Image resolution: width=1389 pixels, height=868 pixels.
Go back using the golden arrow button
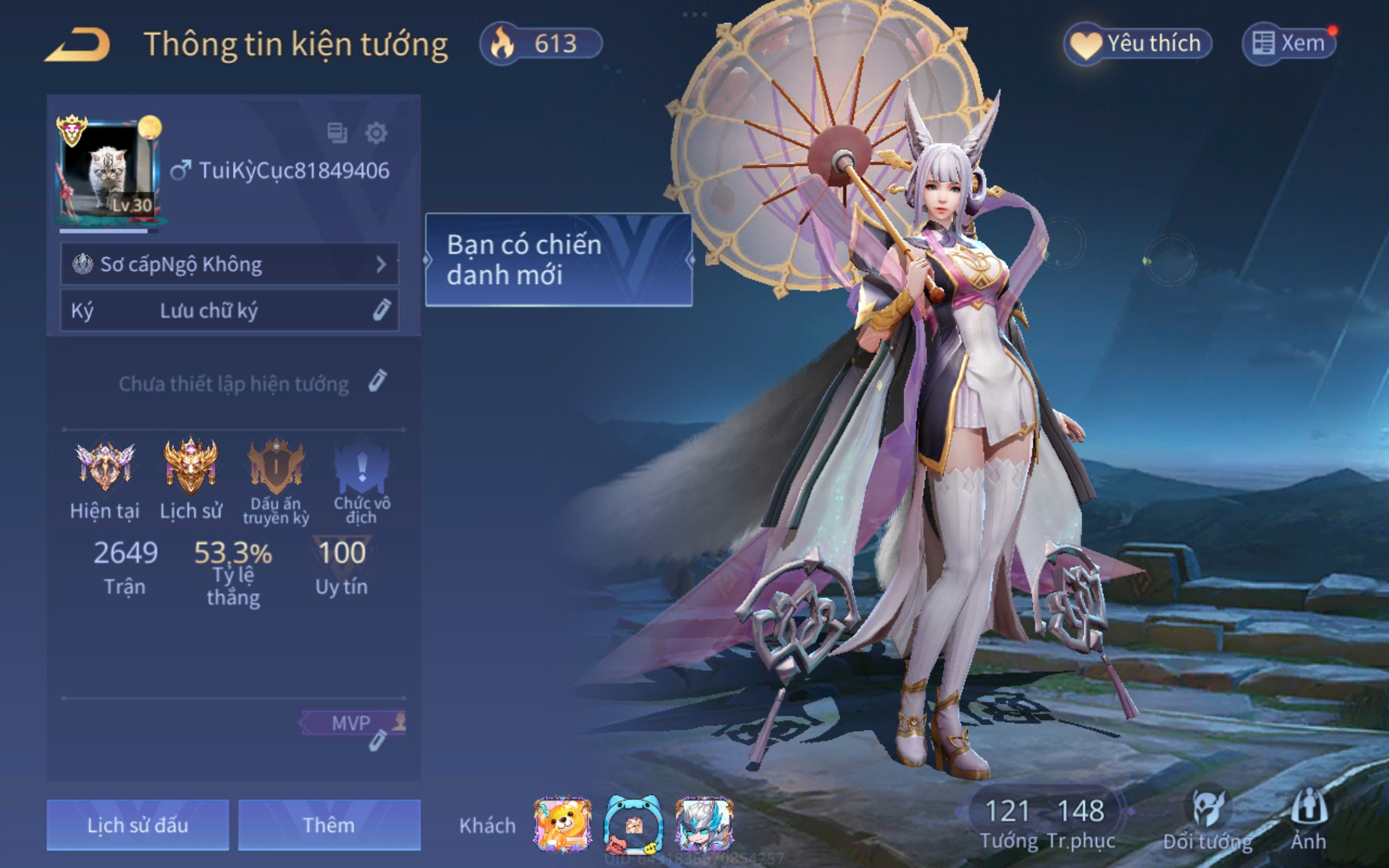78,44
